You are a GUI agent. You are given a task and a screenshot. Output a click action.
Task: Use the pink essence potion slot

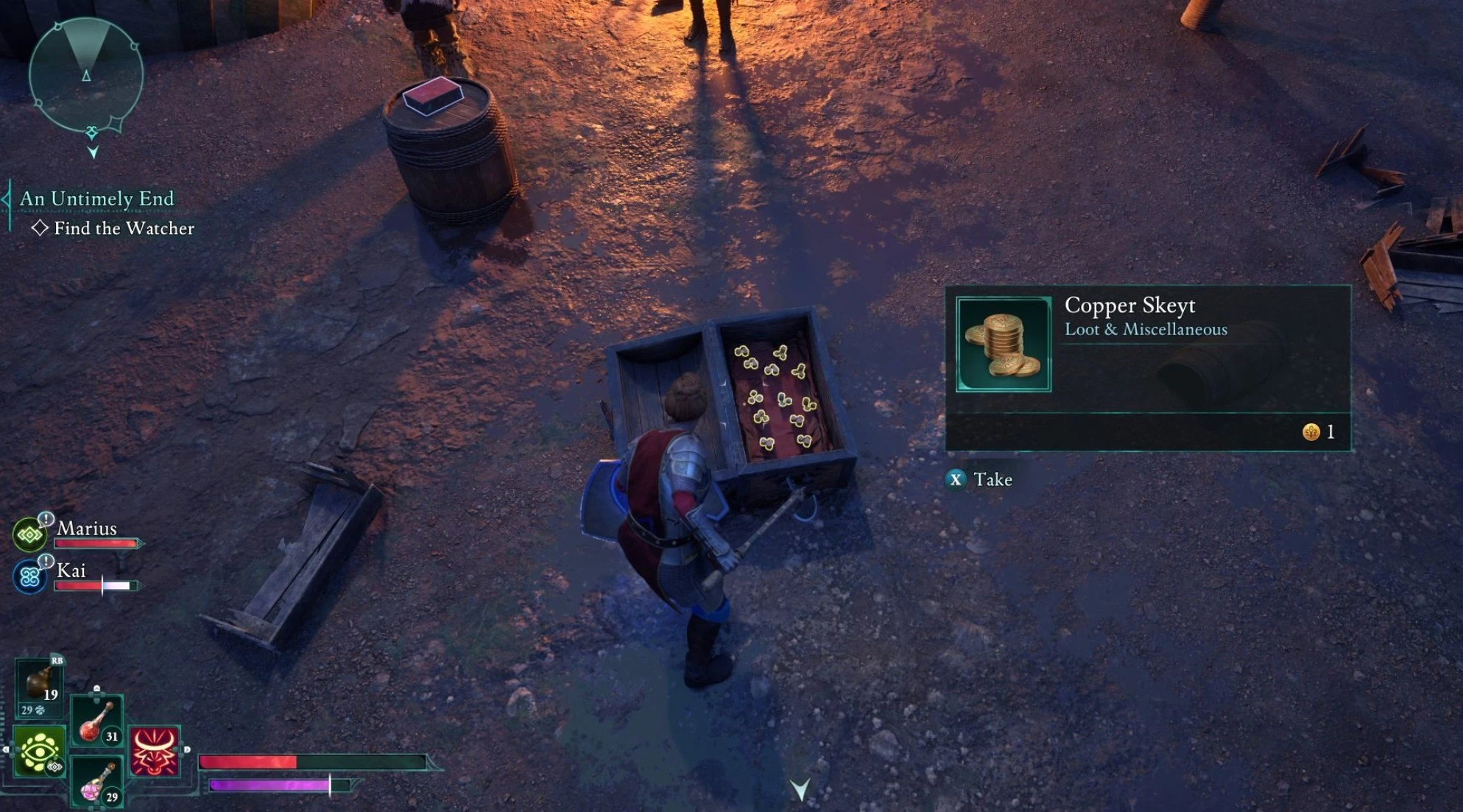(96, 783)
